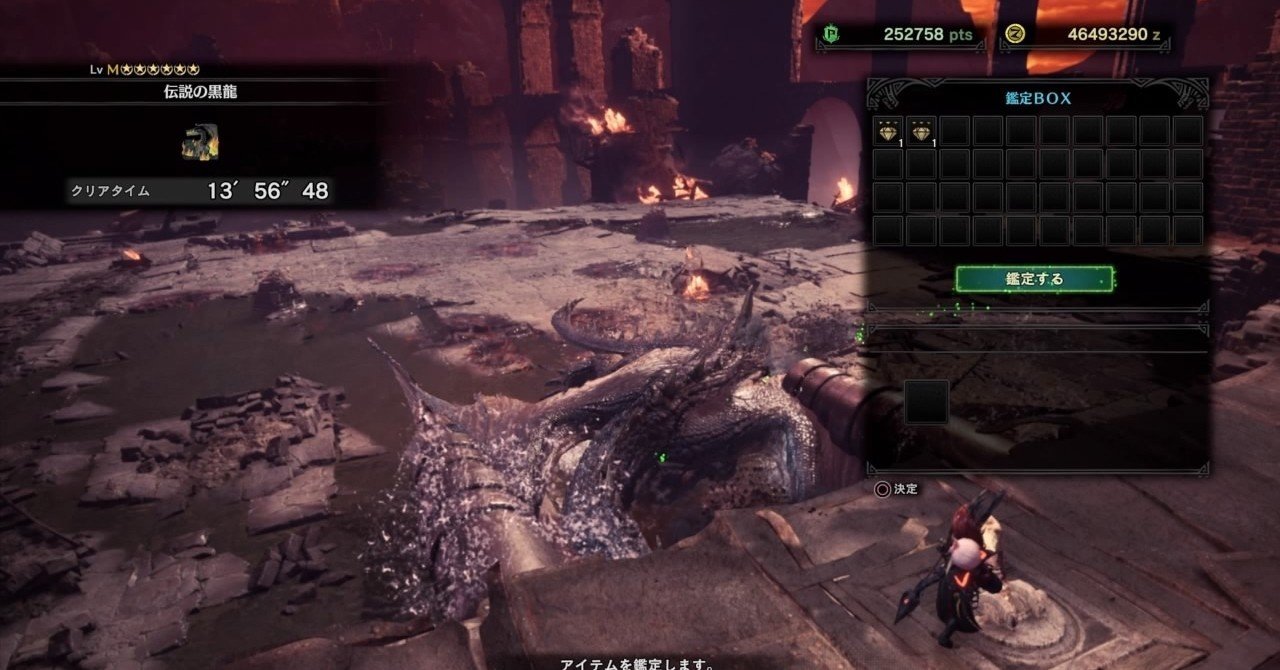
Task: Click the green 鑑定する appraise button
Action: 1035,279
